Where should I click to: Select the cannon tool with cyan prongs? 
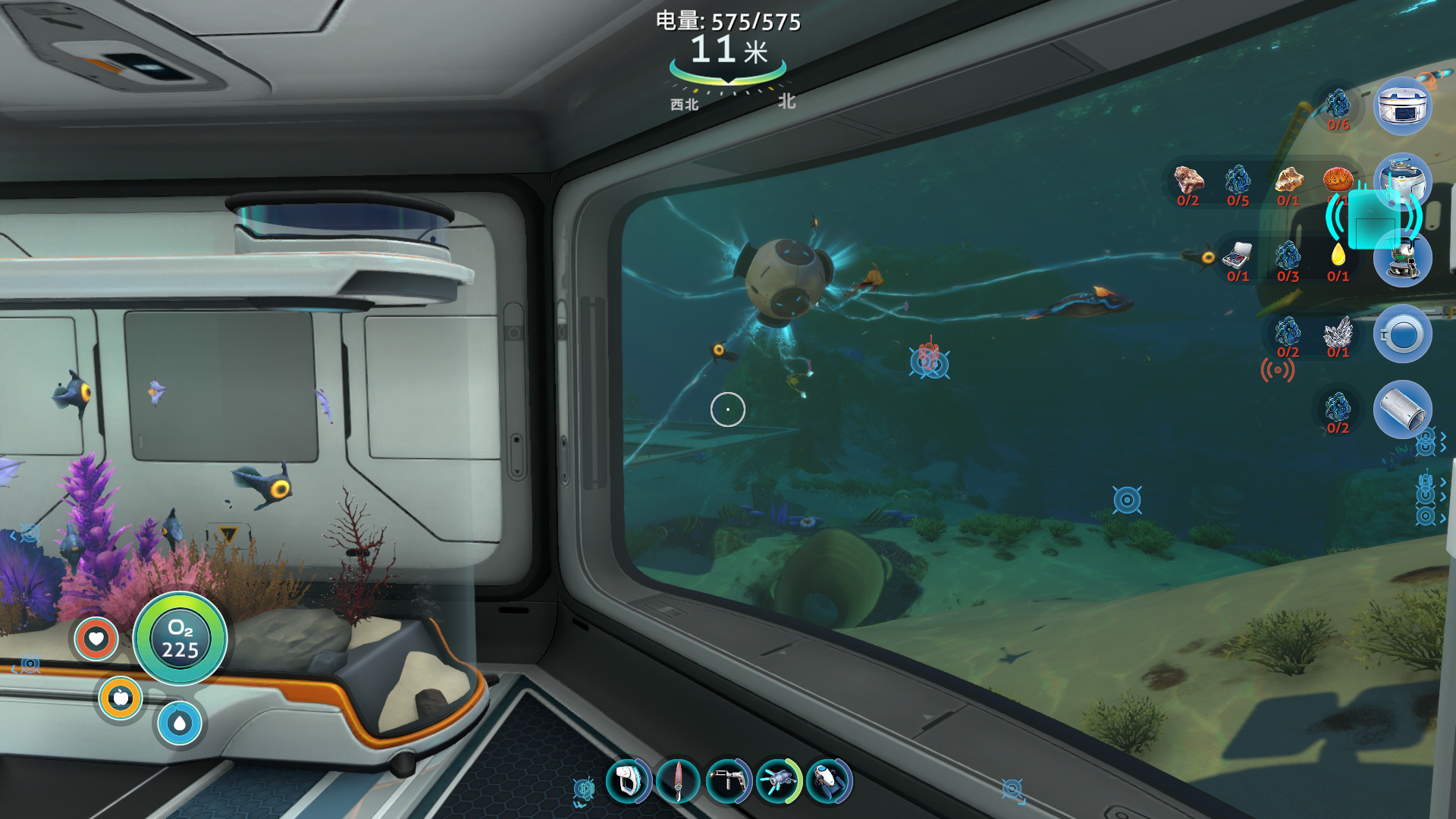click(779, 781)
